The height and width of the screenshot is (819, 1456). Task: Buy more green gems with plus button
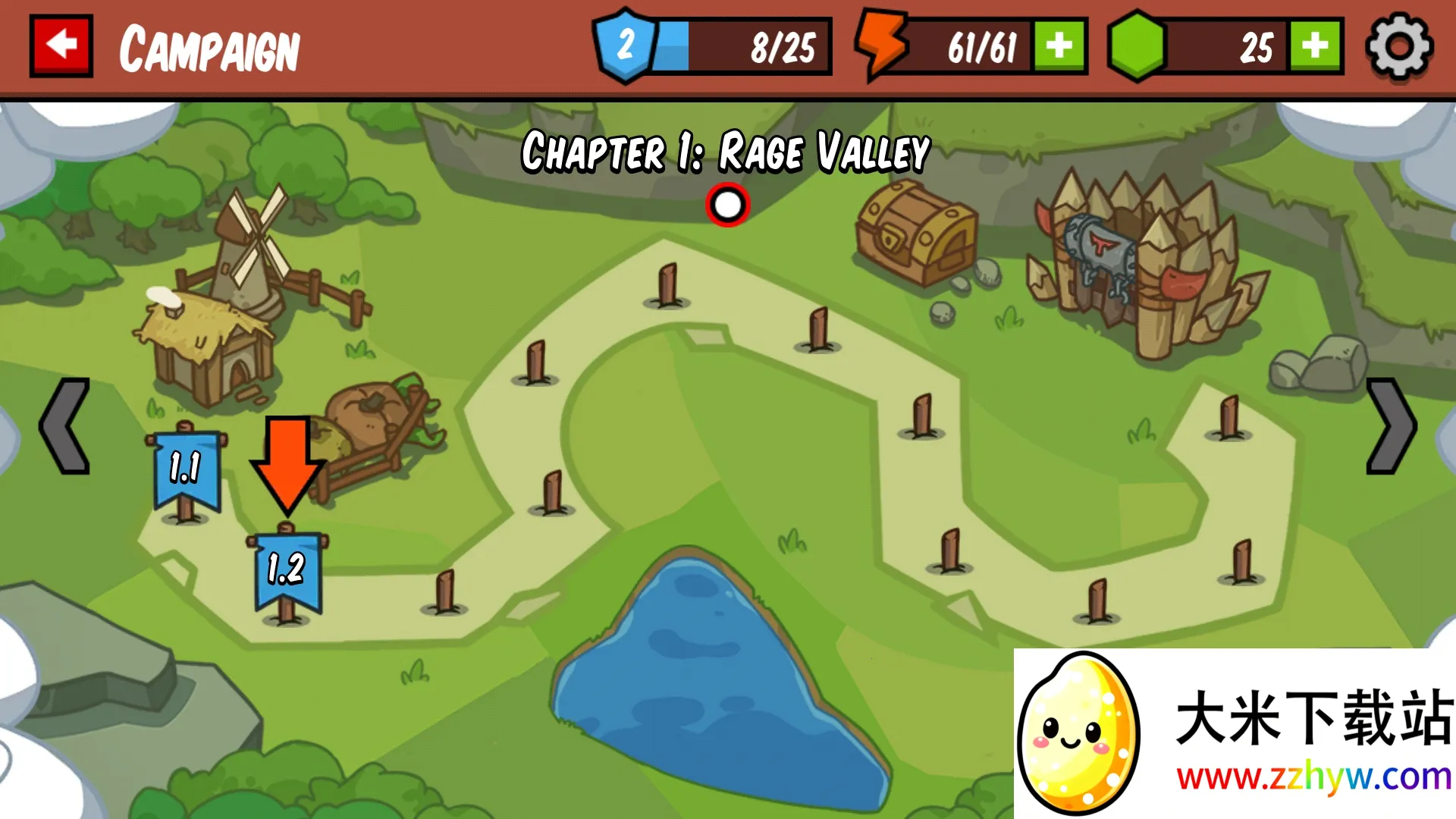[1315, 47]
